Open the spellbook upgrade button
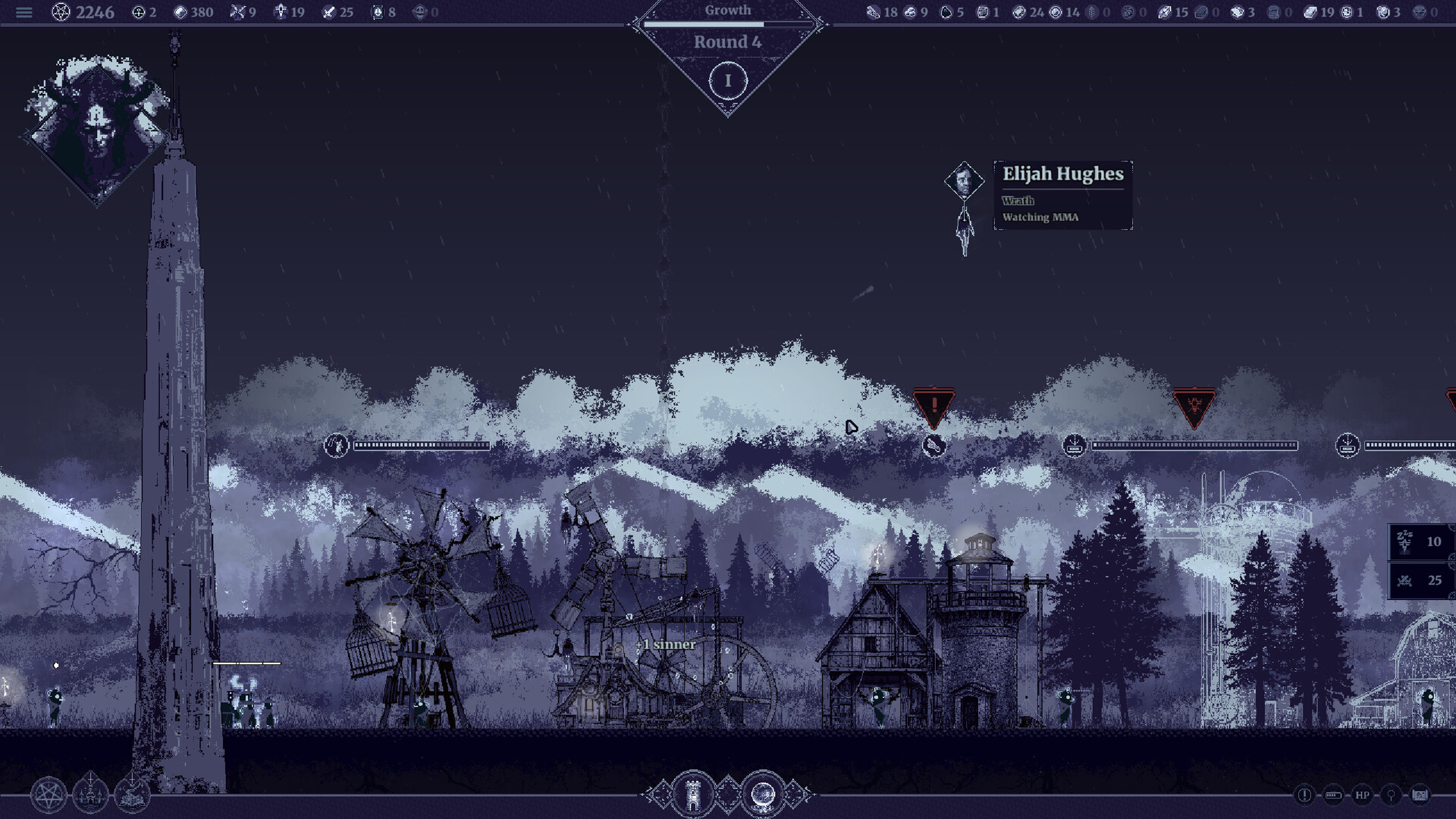 coord(132,795)
